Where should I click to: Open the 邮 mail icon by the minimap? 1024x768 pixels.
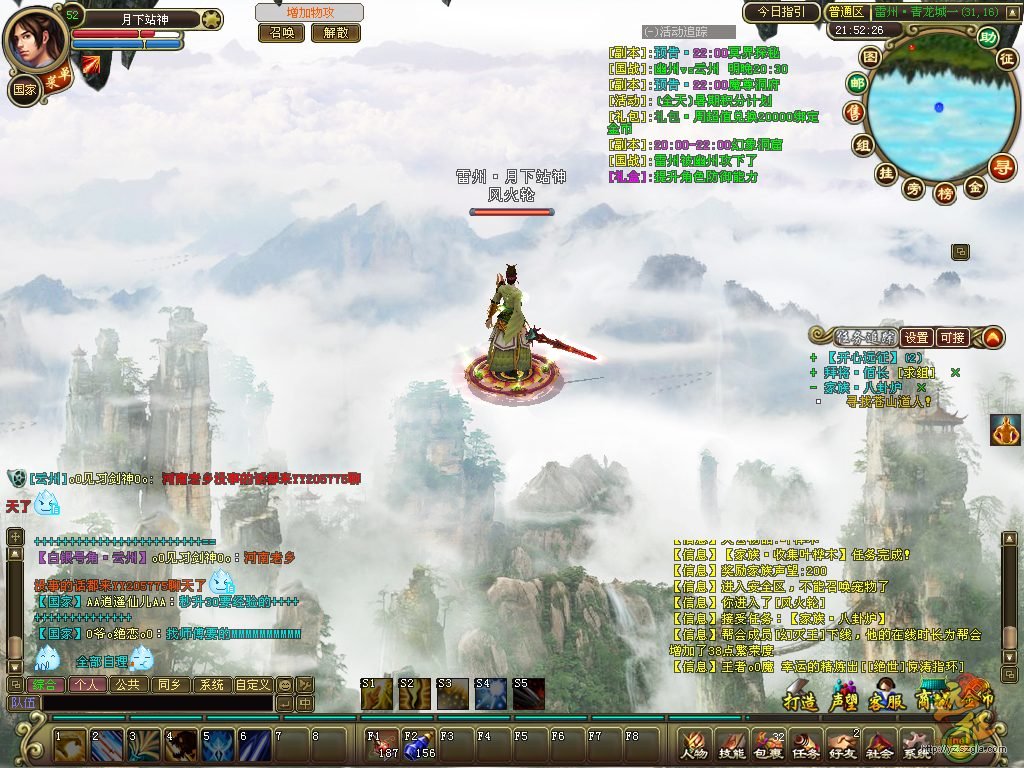click(x=857, y=82)
